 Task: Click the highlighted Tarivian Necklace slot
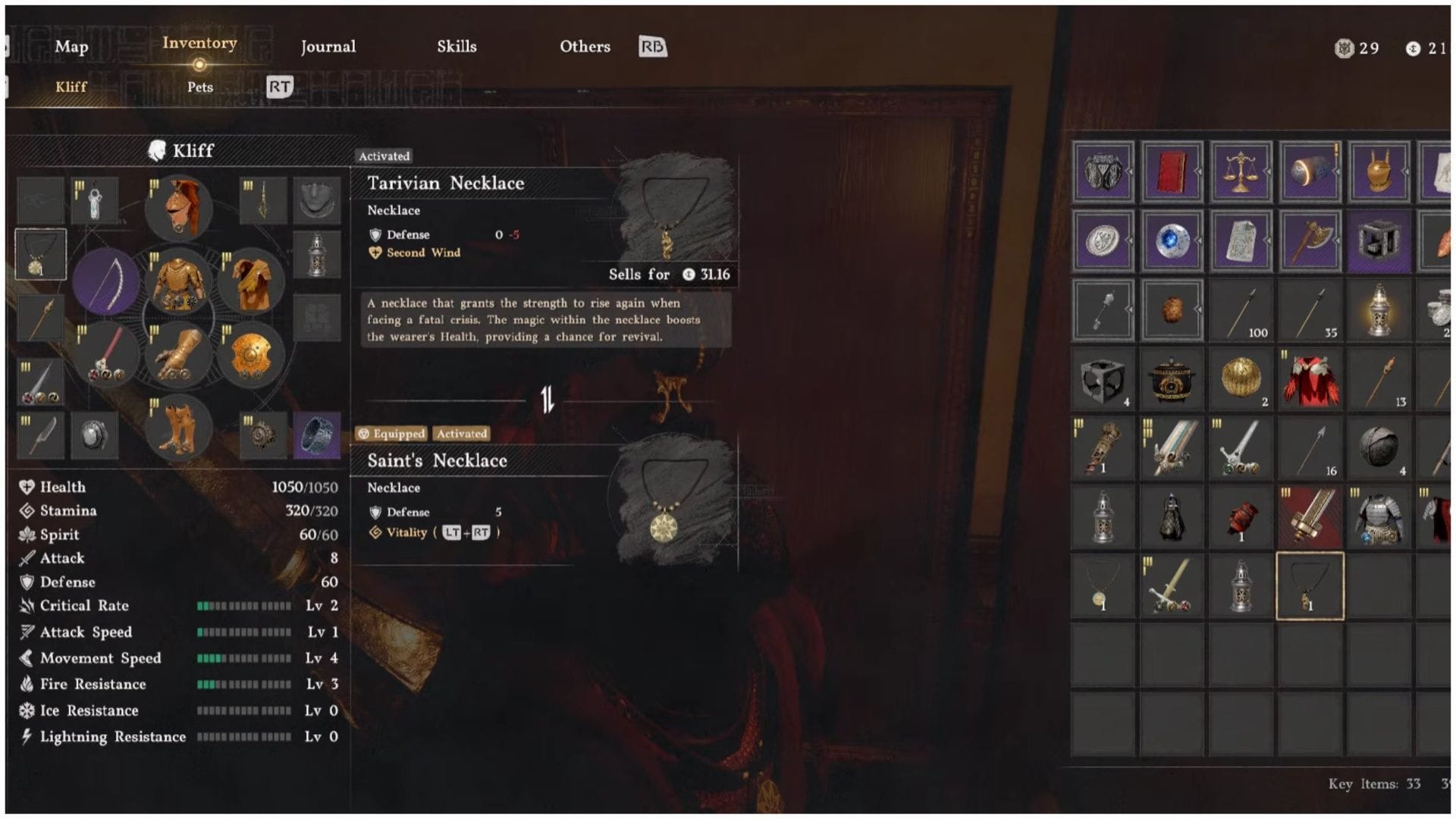[x=1310, y=586]
